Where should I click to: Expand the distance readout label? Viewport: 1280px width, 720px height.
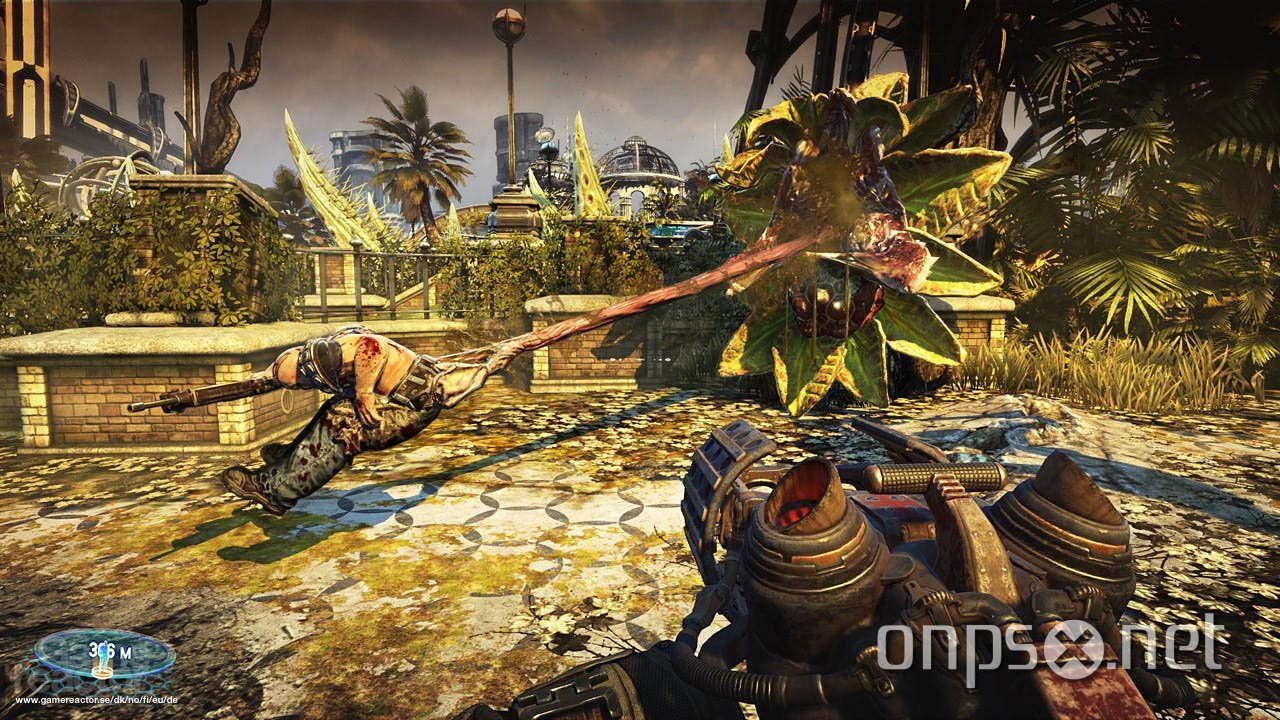(110, 650)
